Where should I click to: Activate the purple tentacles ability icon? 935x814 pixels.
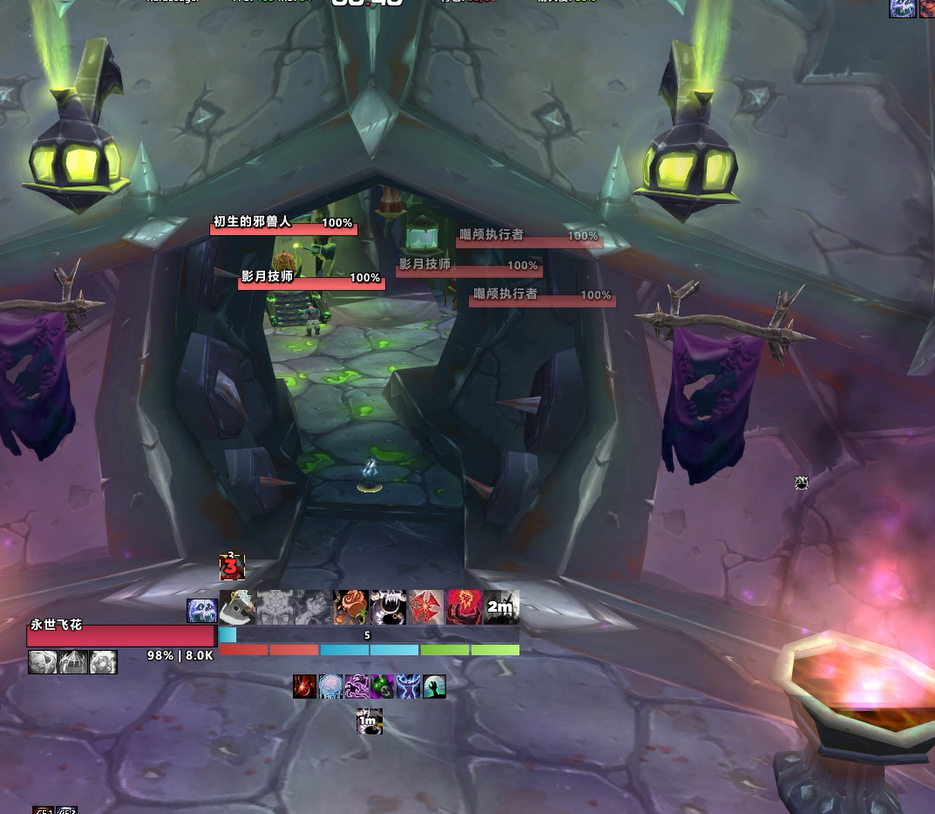coord(357,686)
